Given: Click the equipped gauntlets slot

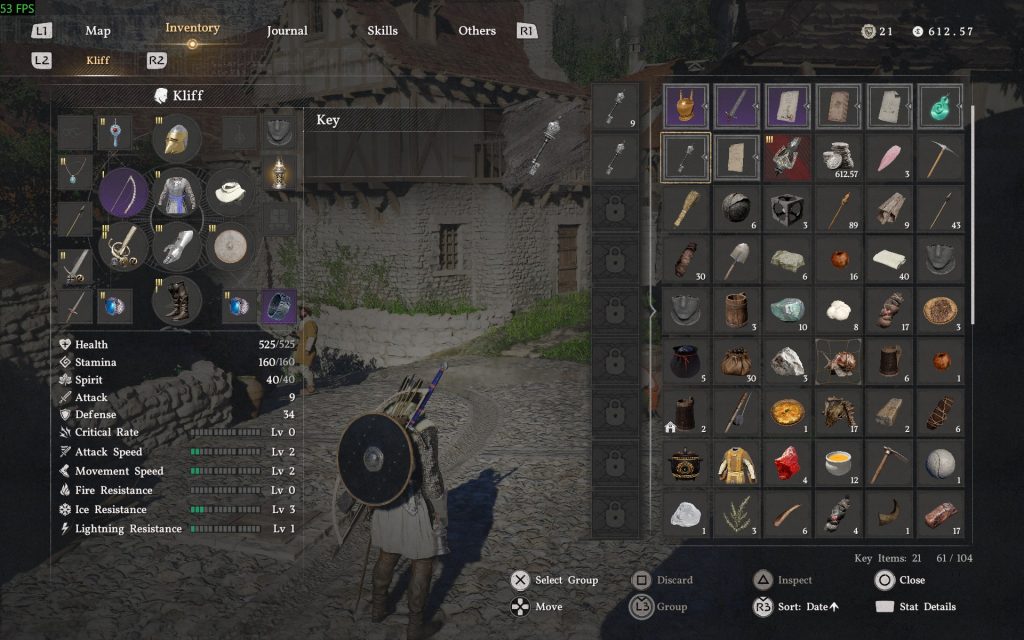Looking at the screenshot, I should tap(177, 246).
